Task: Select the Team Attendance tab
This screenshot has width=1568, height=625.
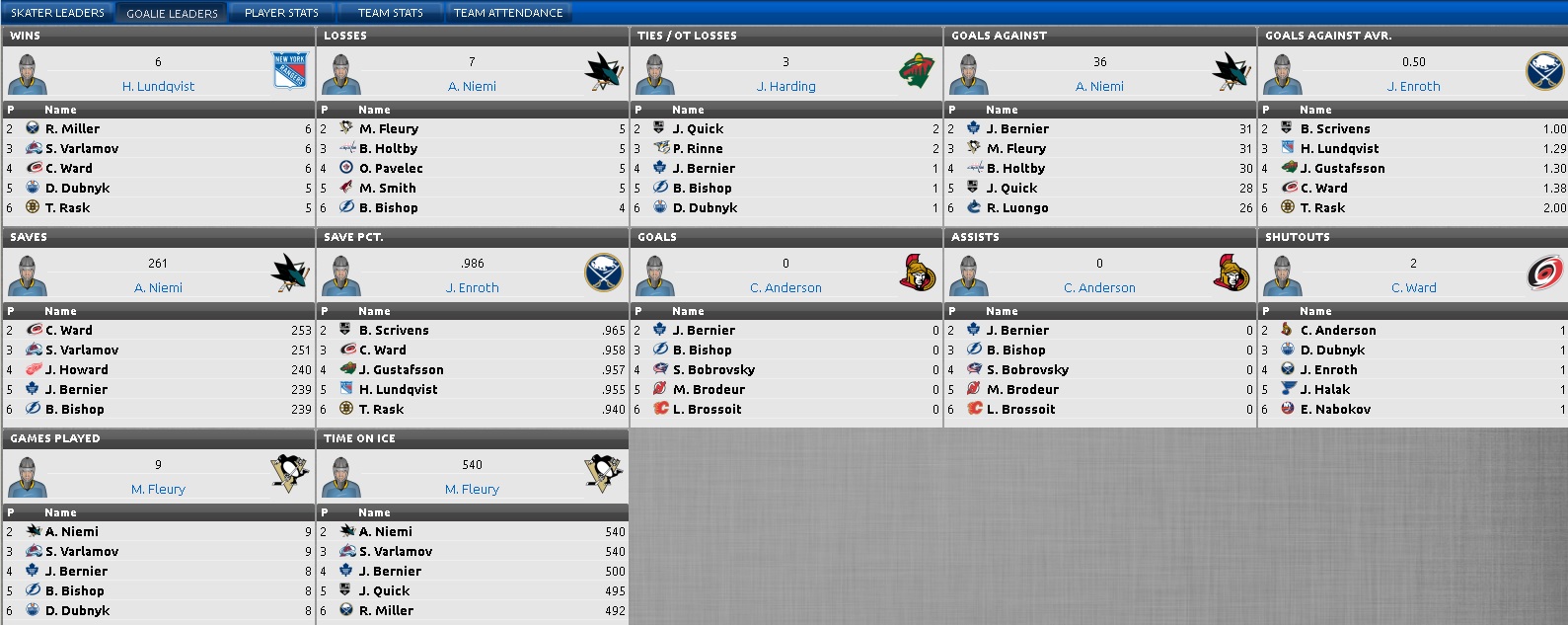Action: pos(508,13)
